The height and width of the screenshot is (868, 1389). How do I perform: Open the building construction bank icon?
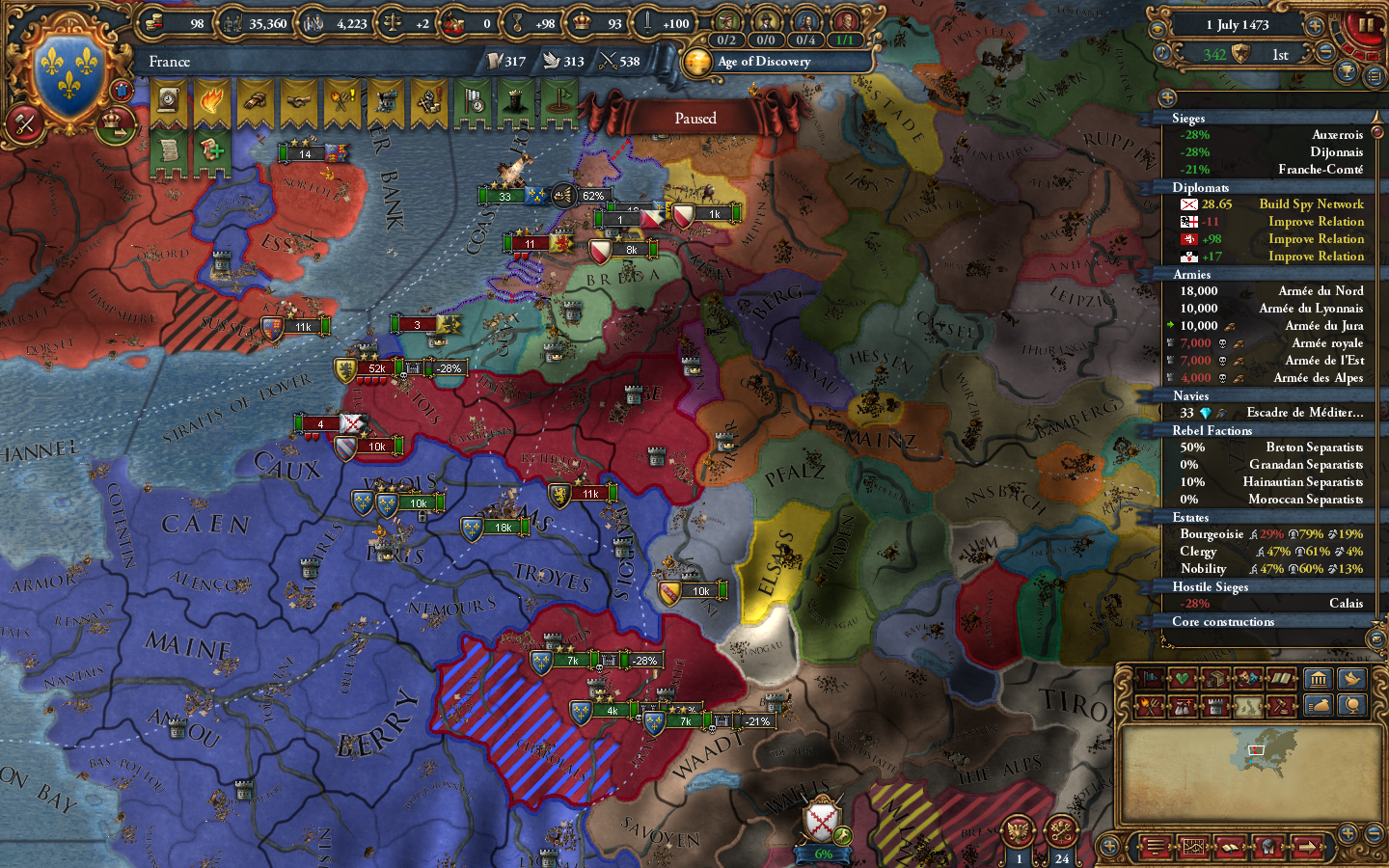click(1317, 678)
